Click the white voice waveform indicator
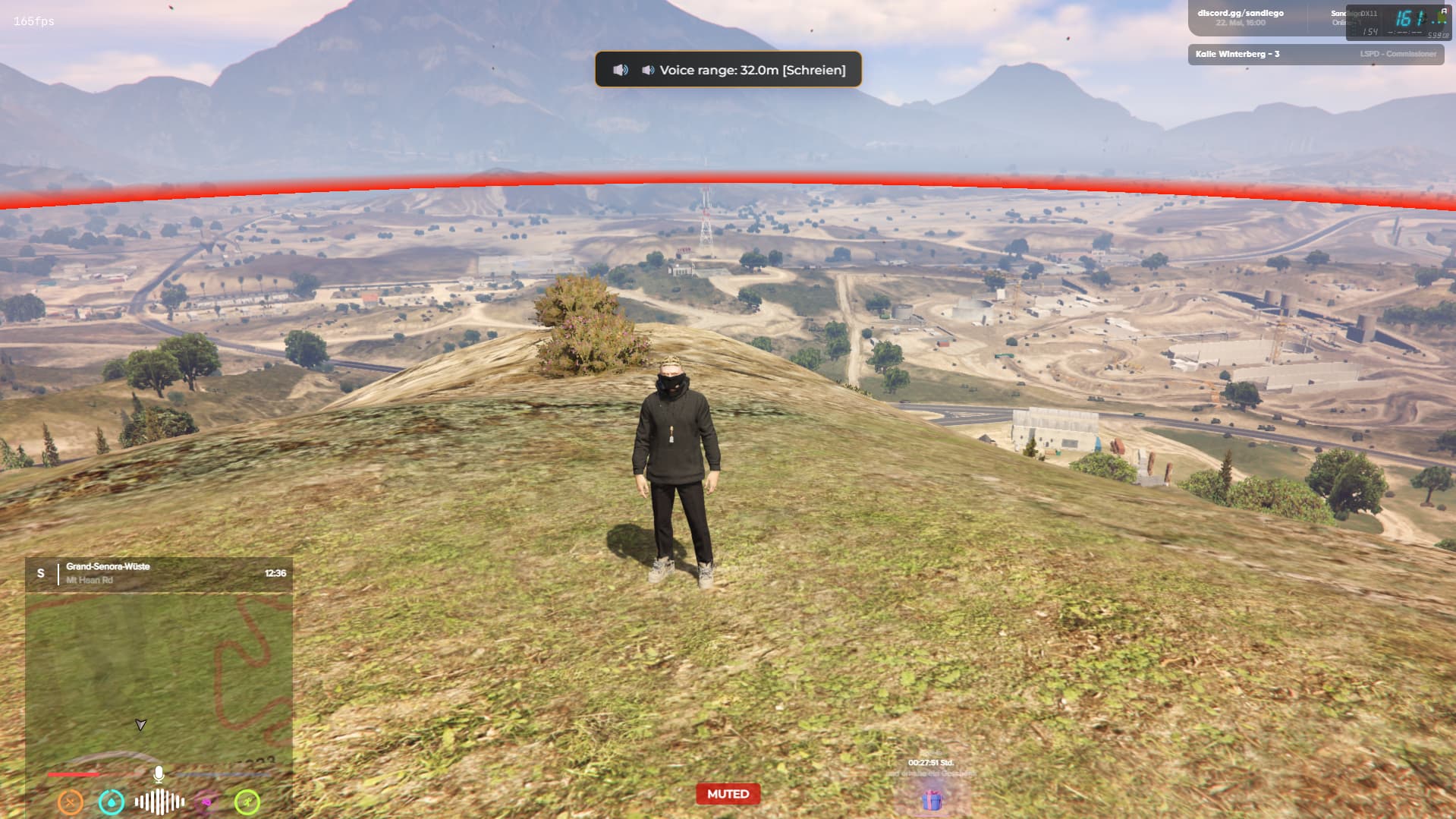Viewport: 1456px width, 819px height. 159,802
